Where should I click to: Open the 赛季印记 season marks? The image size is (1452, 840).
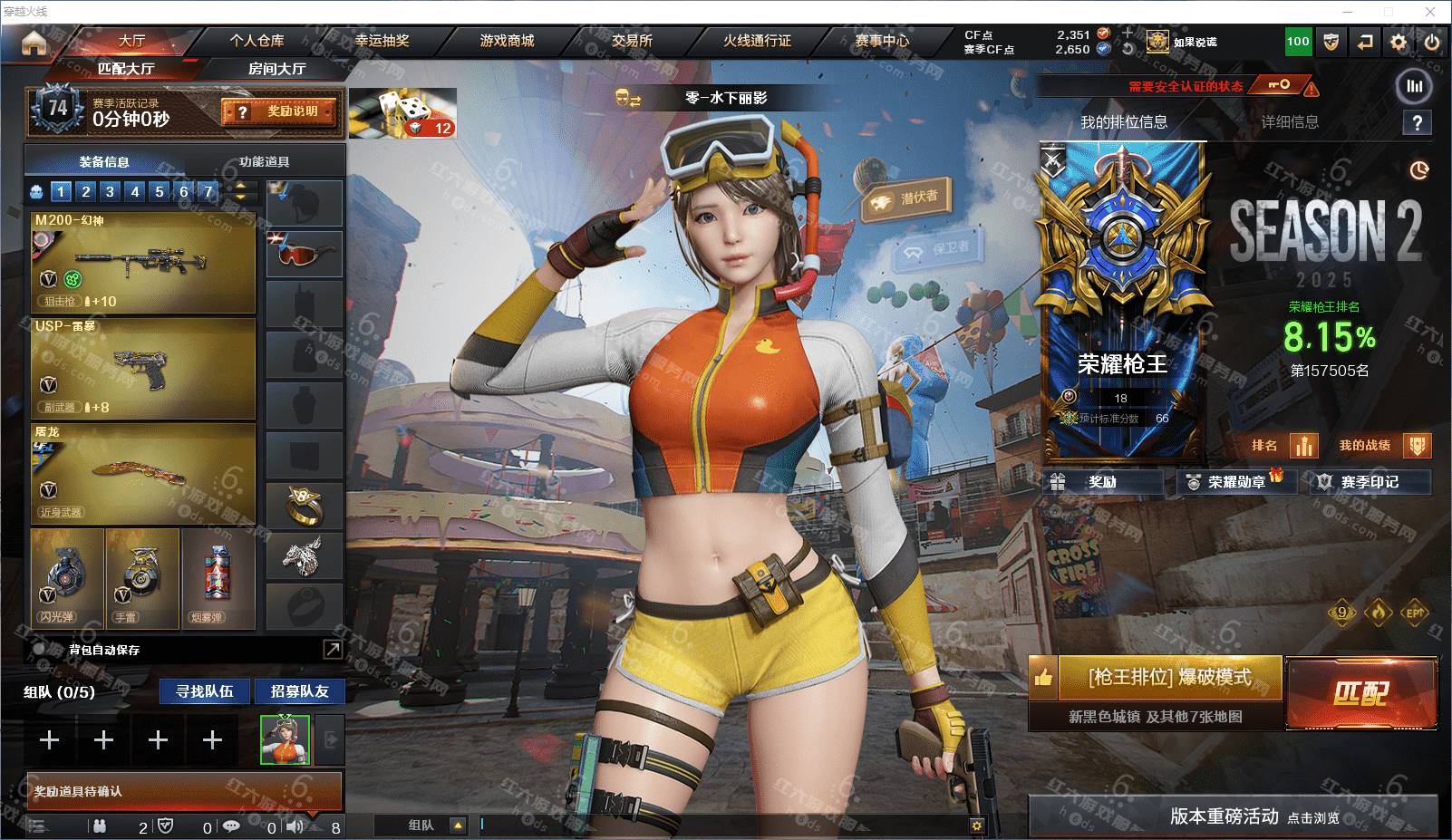[1370, 482]
